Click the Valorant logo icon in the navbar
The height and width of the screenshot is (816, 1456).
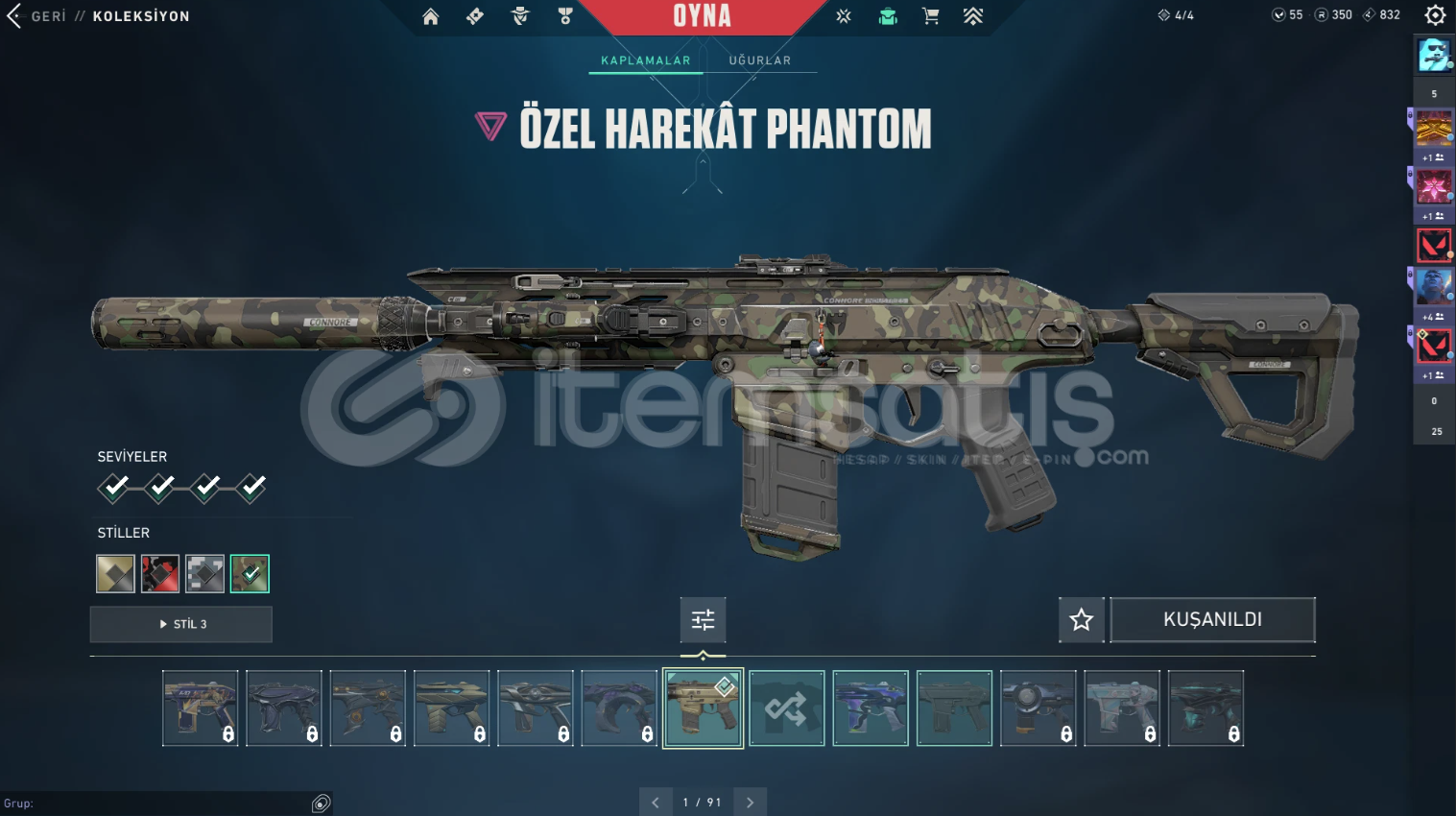pos(843,16)
